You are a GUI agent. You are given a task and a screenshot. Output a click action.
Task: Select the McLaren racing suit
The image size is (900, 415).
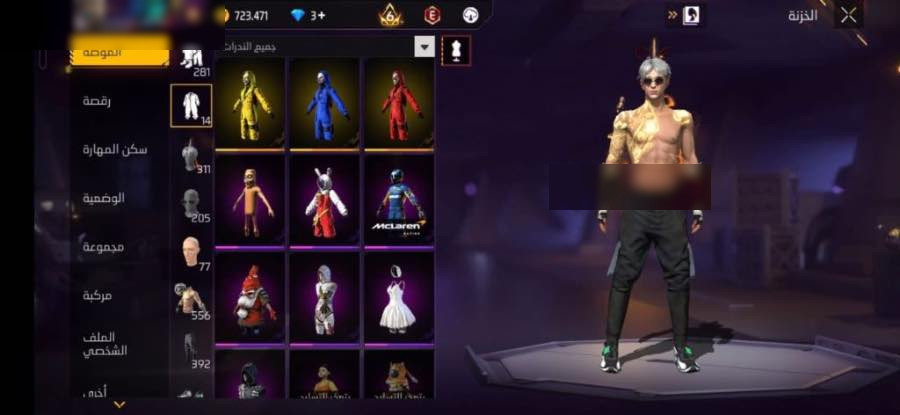tap(399, 198)
